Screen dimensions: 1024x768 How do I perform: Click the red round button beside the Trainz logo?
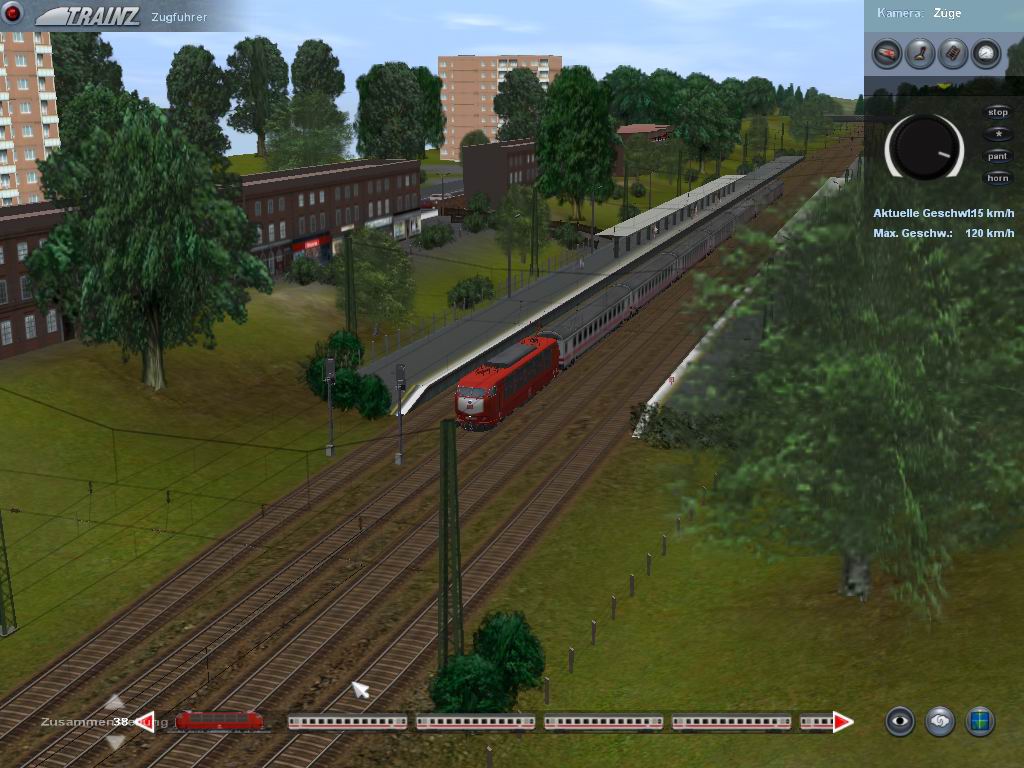(x=13, y=13)
